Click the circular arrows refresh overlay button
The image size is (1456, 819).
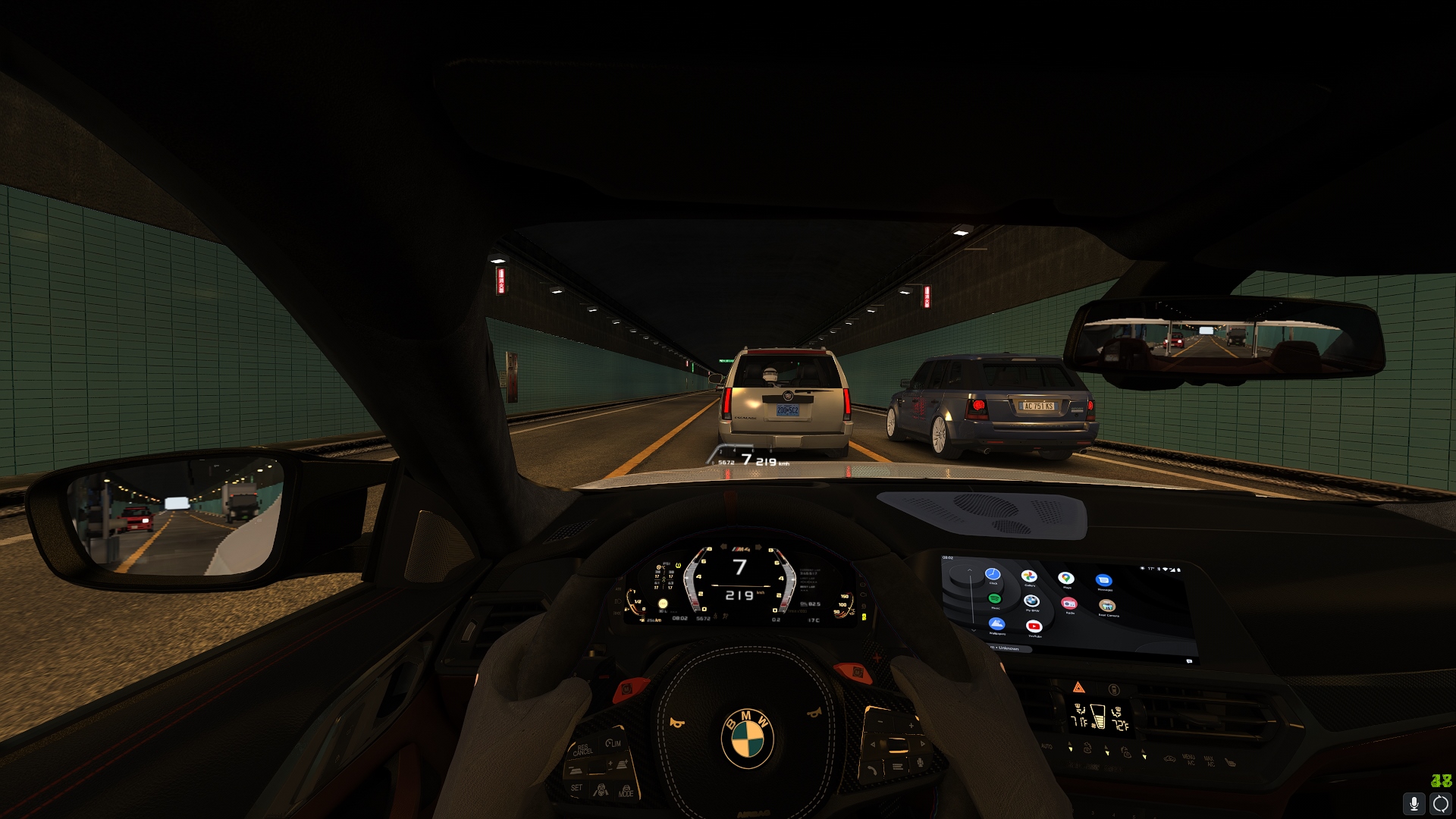(x=1441, y=803)
